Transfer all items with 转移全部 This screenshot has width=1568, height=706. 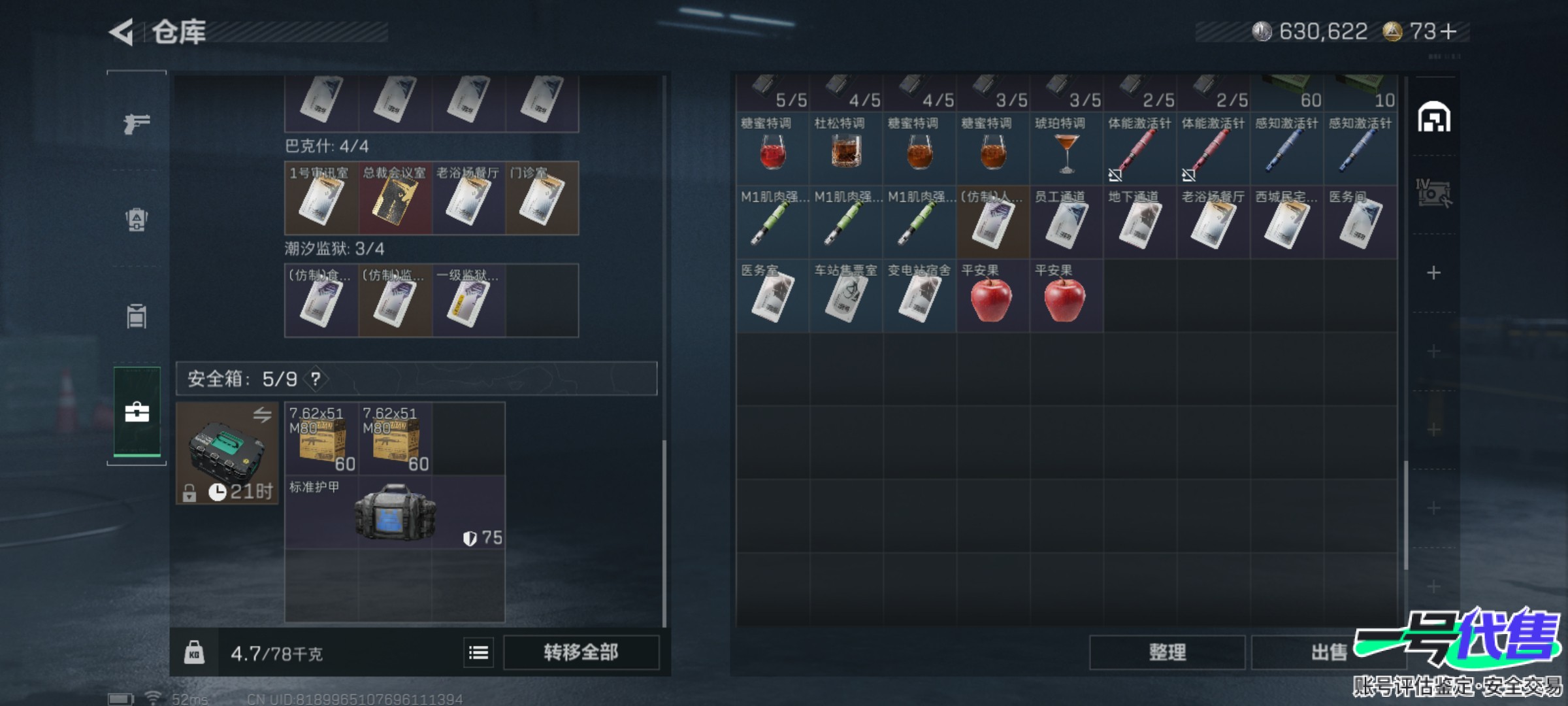pyautogui.click(x=580, y=652)
